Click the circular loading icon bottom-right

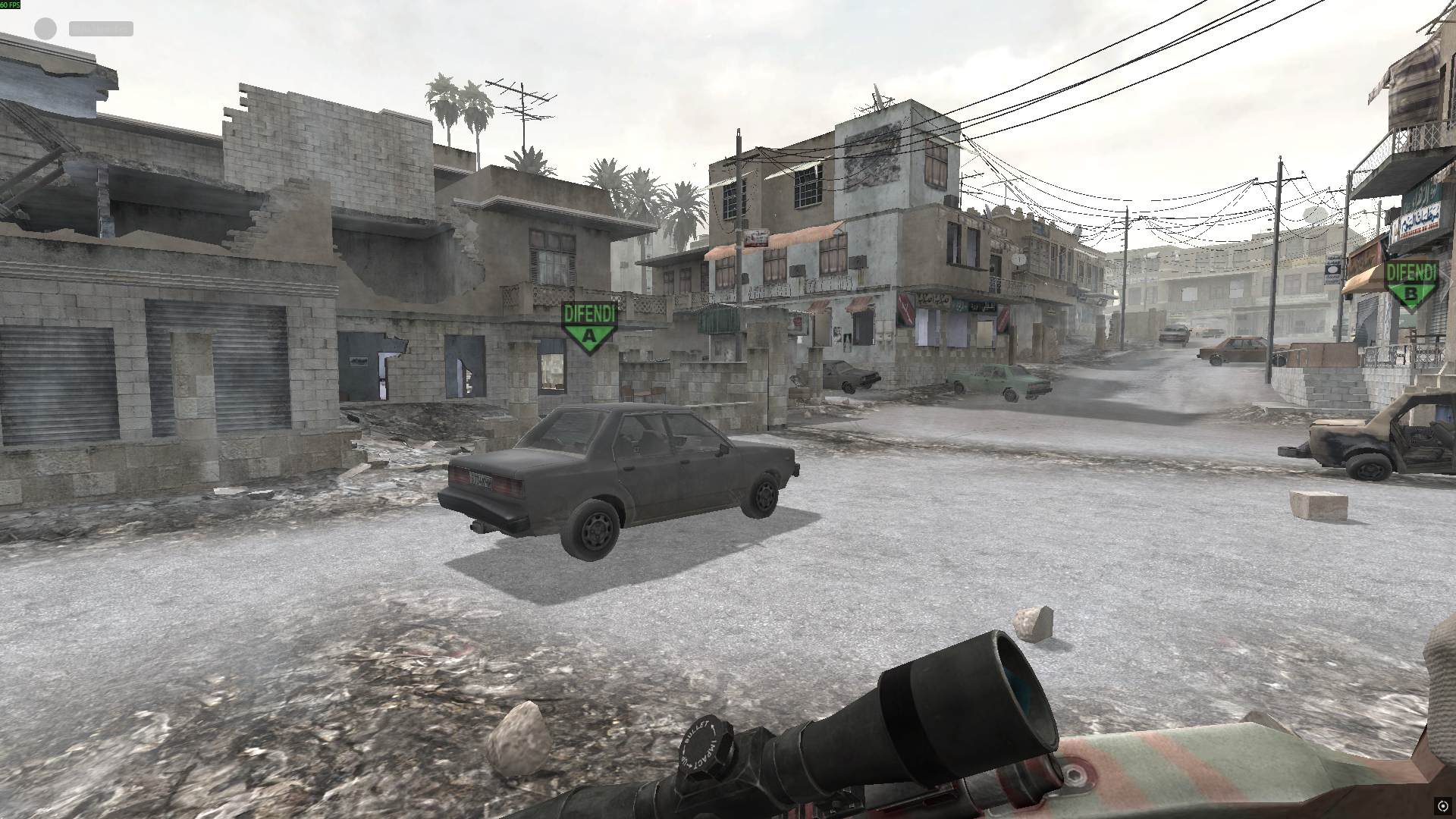1443,806
